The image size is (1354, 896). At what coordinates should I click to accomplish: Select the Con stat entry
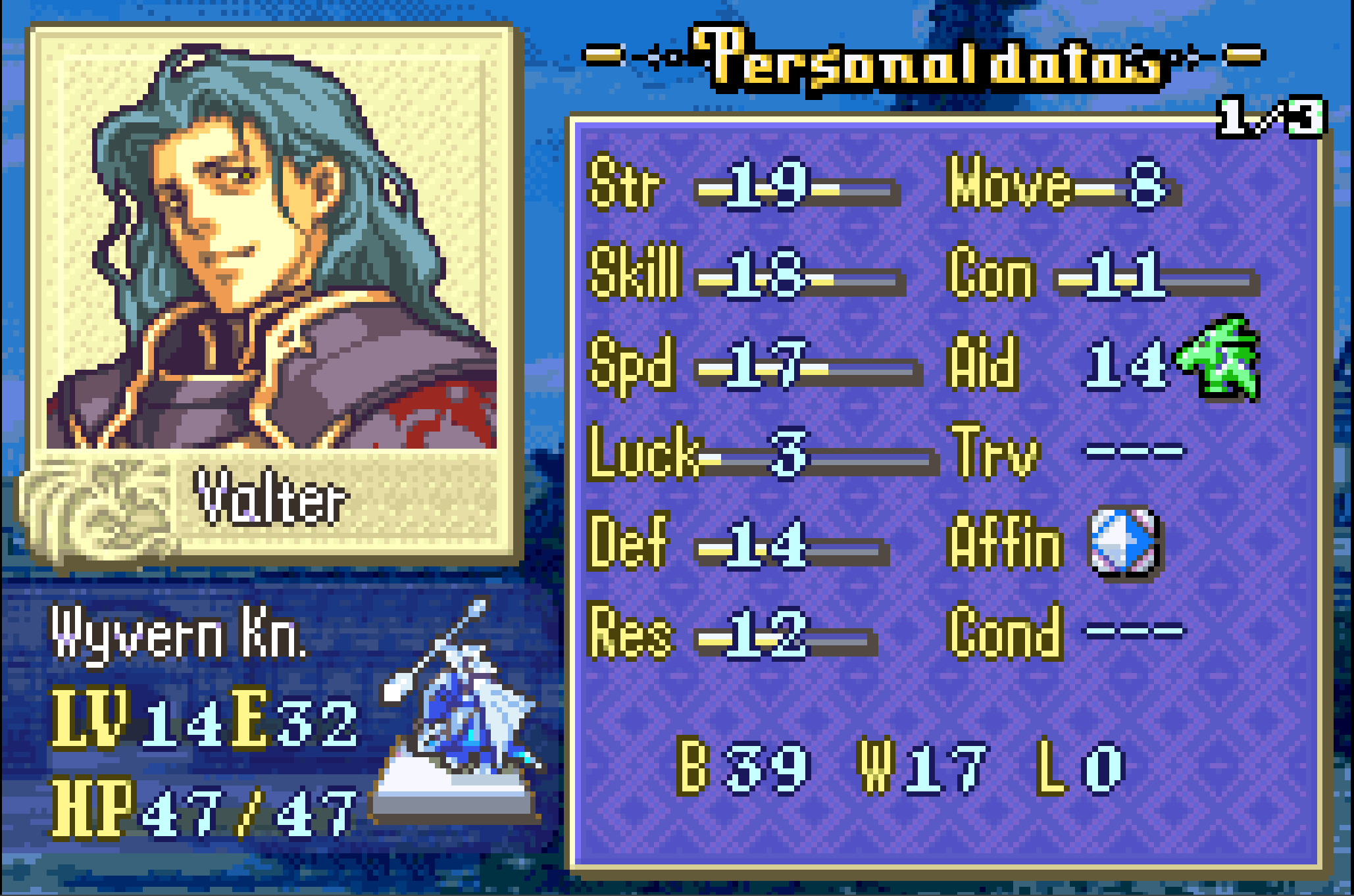[1102, 274]
